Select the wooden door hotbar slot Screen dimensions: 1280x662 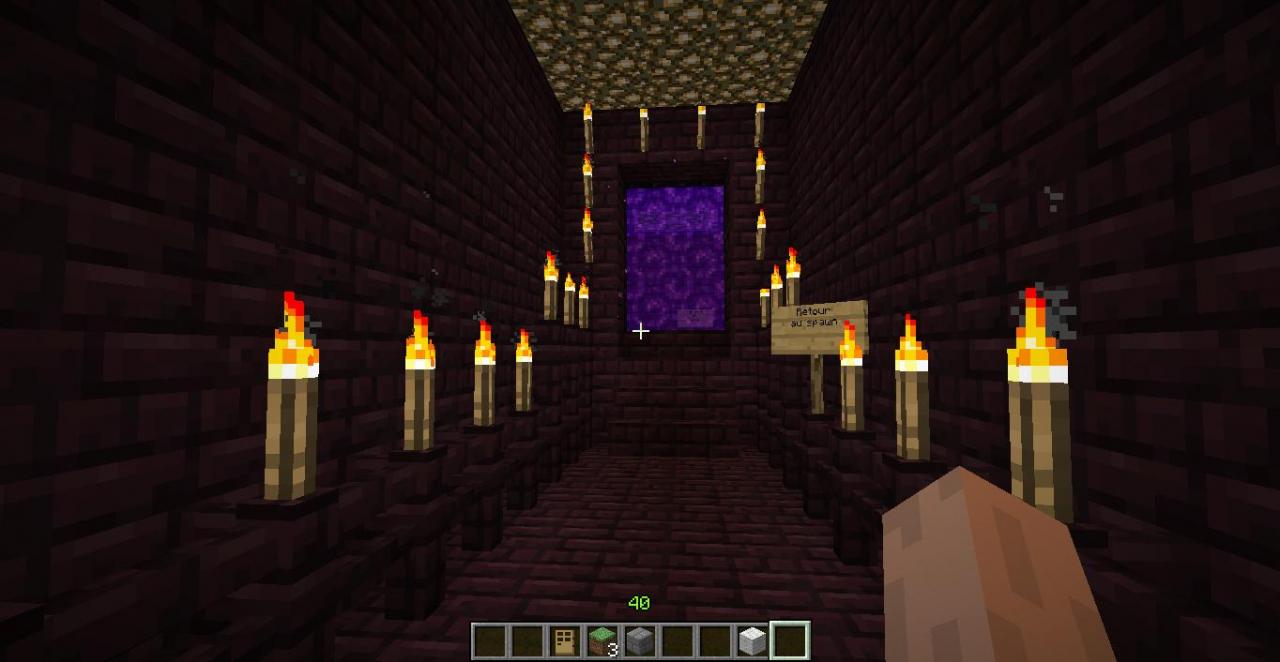pos(565,641)
